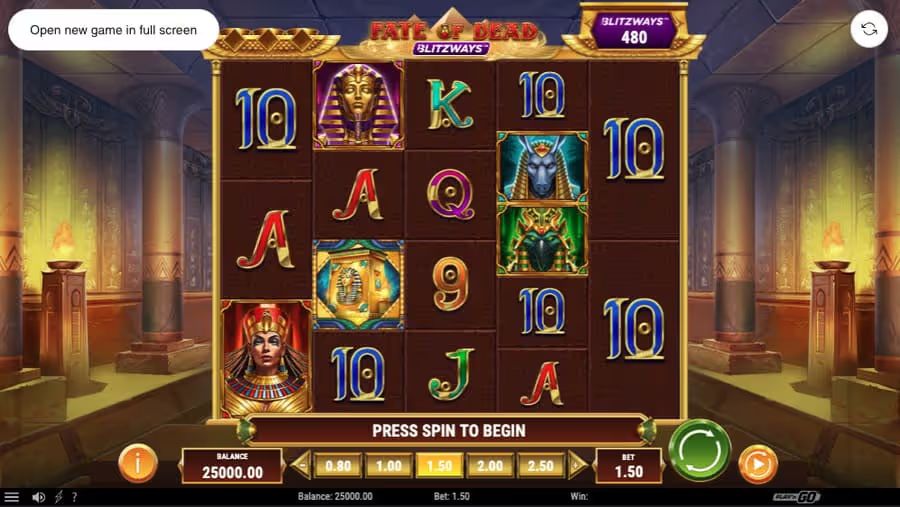
Task: Click the left arrow to lower bet
Action: point(301,465)
